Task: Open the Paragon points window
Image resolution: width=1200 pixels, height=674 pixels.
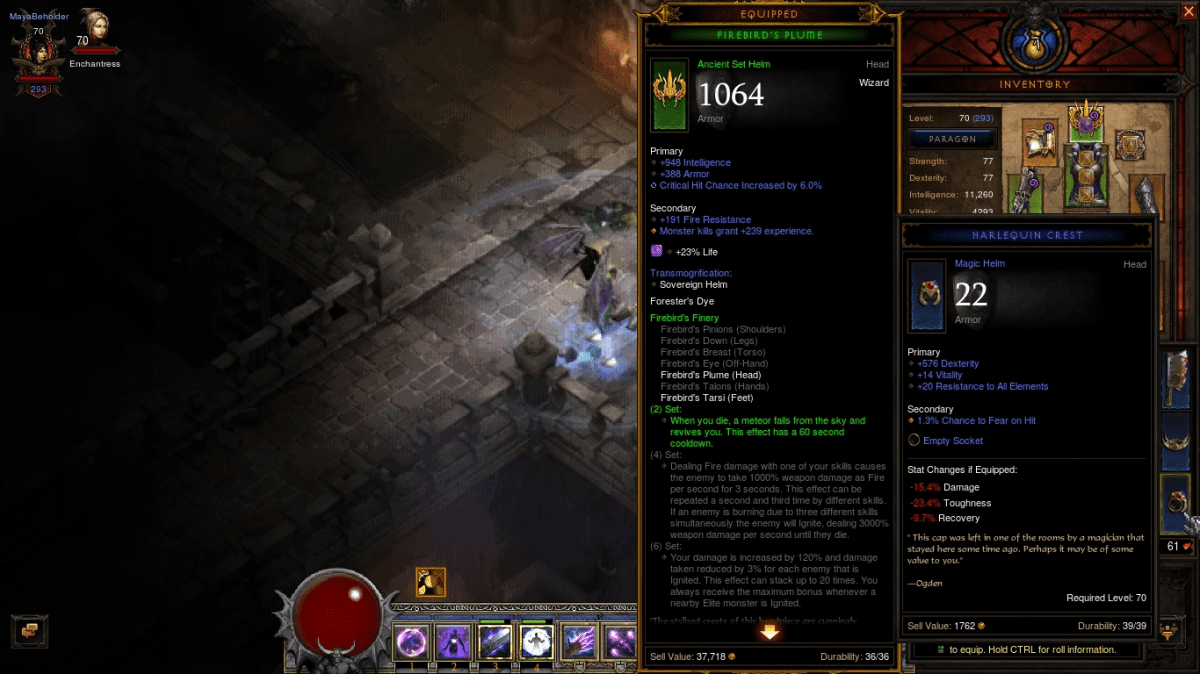Action: click(x=950, y=139)
